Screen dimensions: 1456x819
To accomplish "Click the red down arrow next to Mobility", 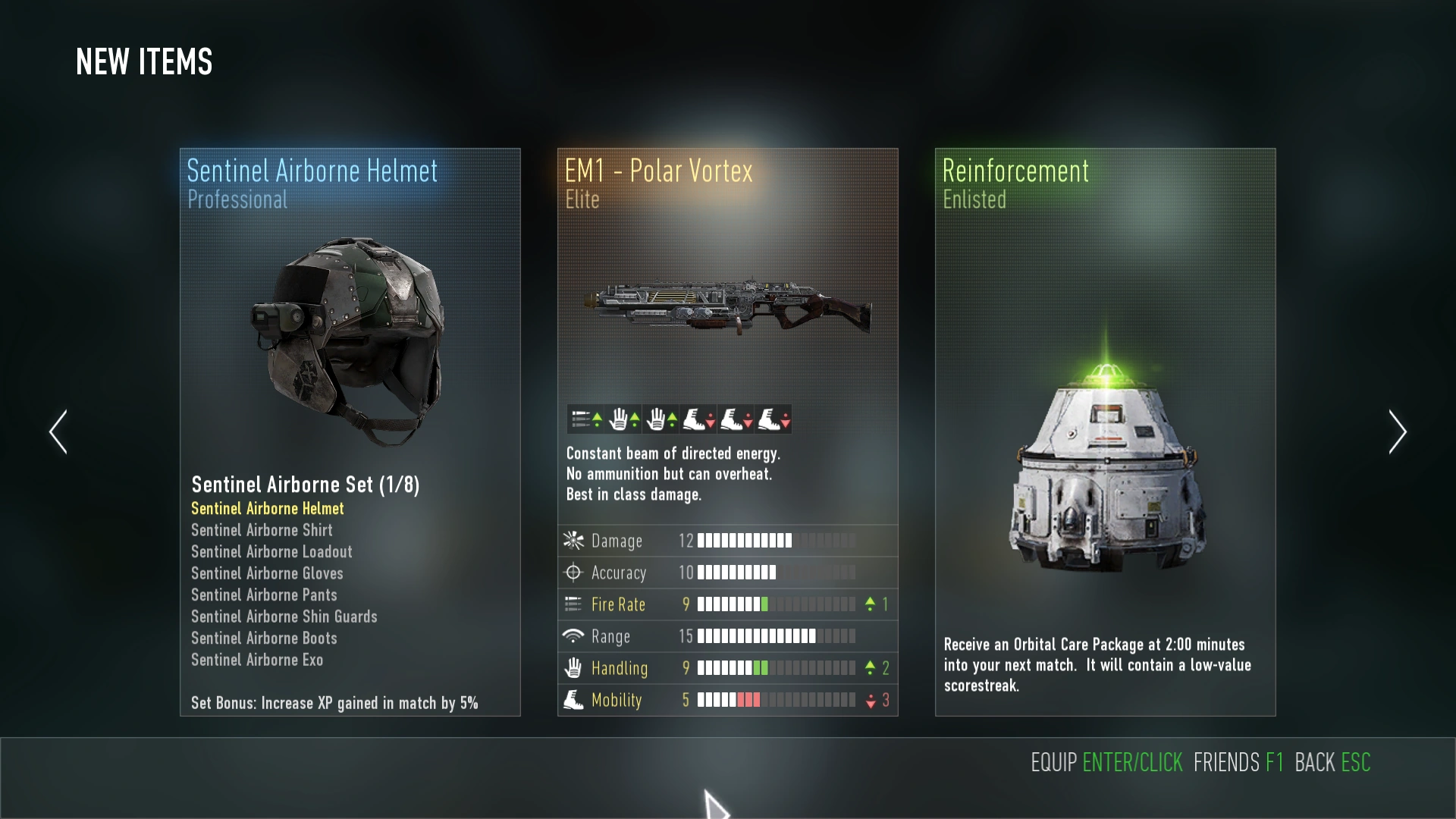I will (869, 700).
